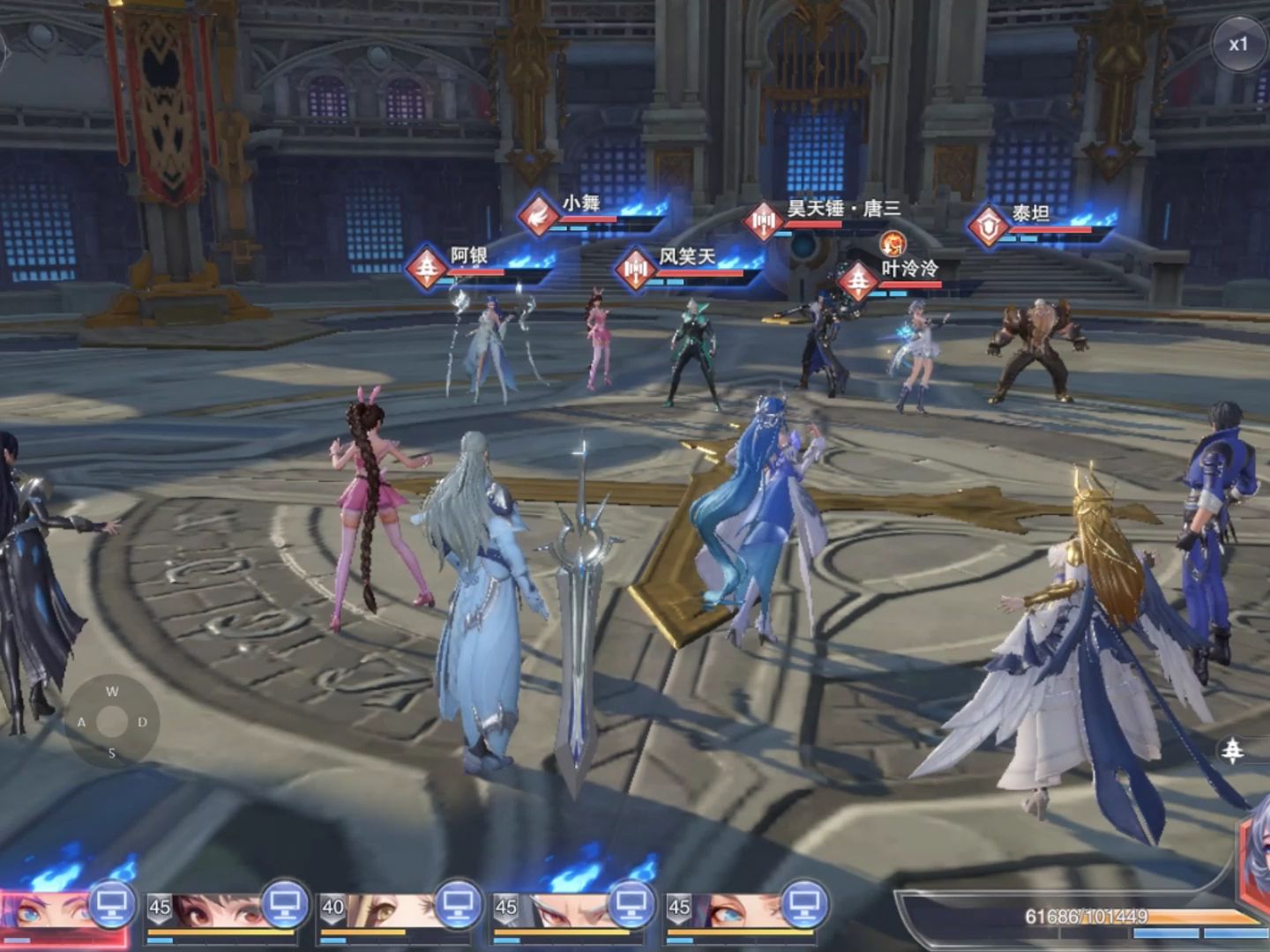The width and height of the screenshot is (1270, 952).
Task: Select the 风笑天 enemy nameplate
Action: [x=685, y=259]
